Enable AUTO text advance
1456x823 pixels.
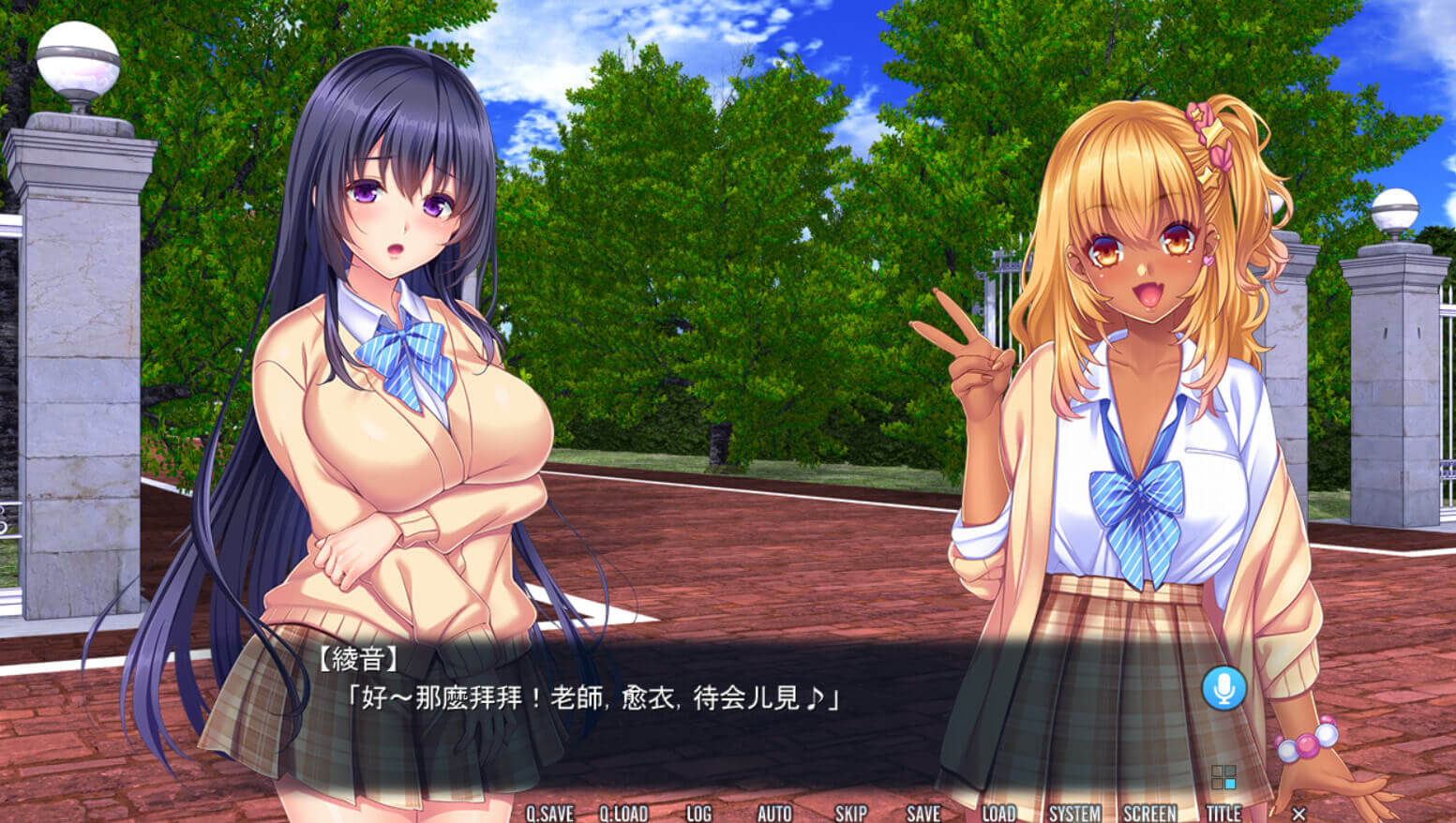point(774,813)
